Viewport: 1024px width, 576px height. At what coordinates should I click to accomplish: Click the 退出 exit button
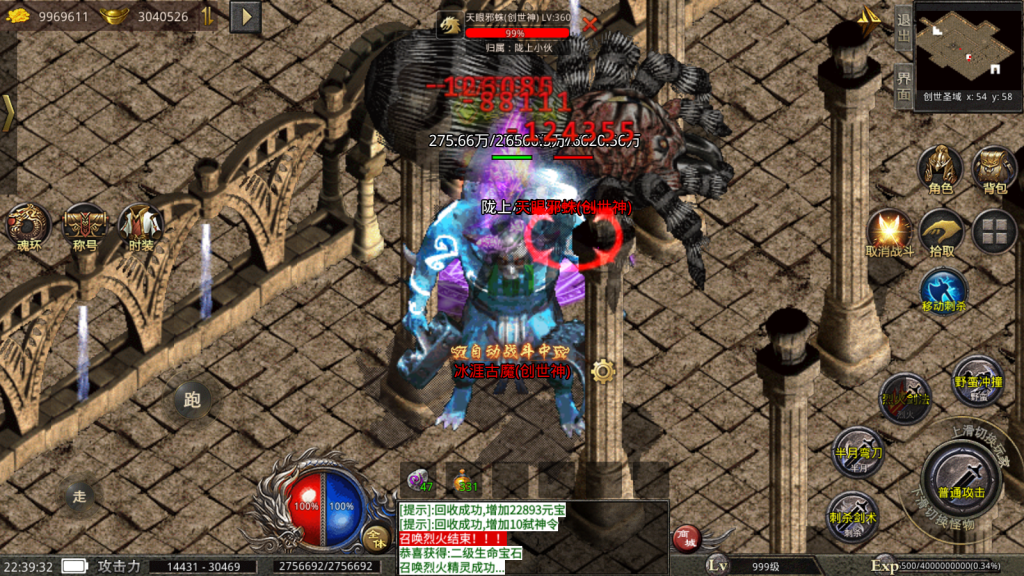pos(903,31)
